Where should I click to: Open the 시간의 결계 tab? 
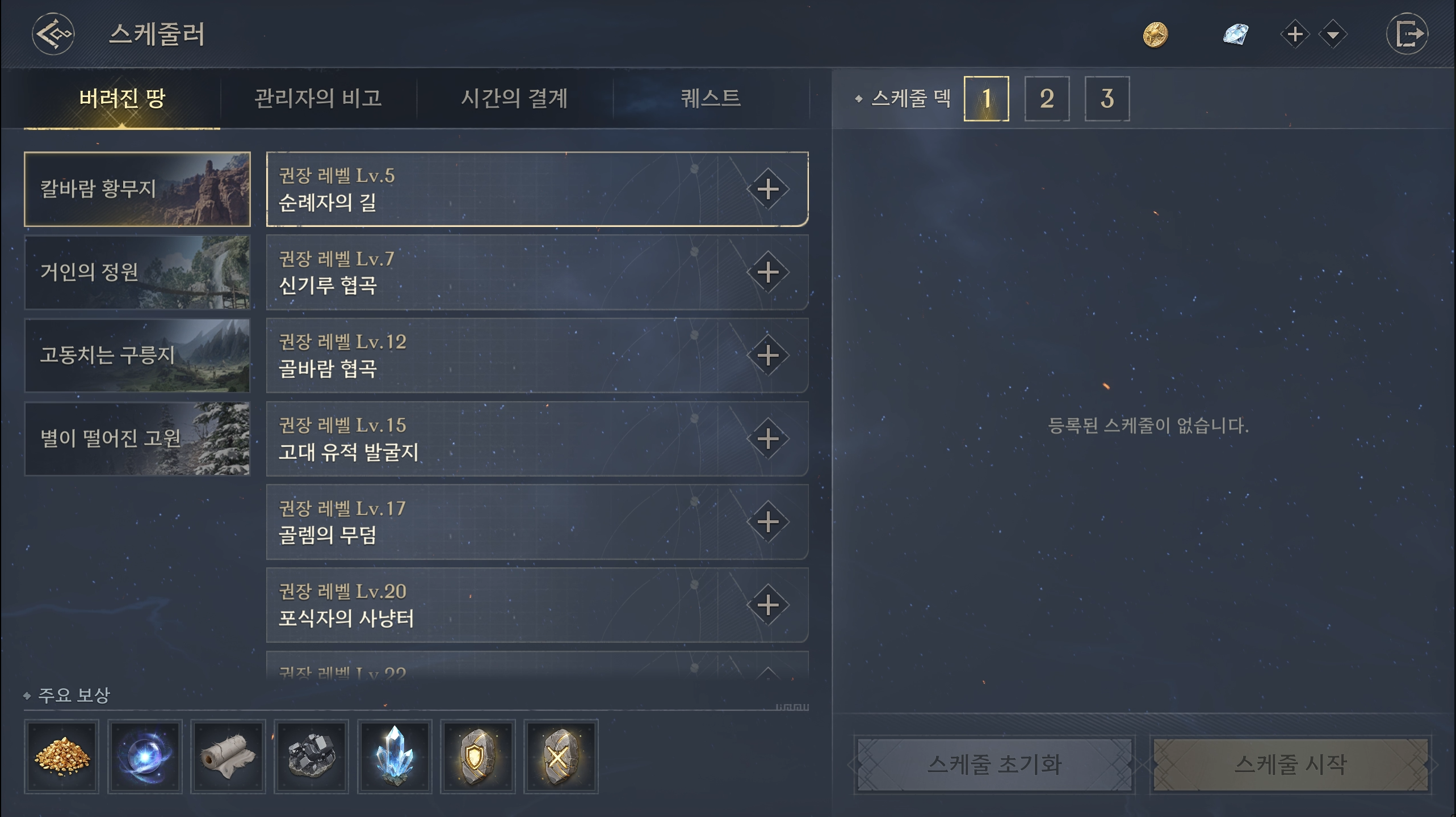coord(514,98)
